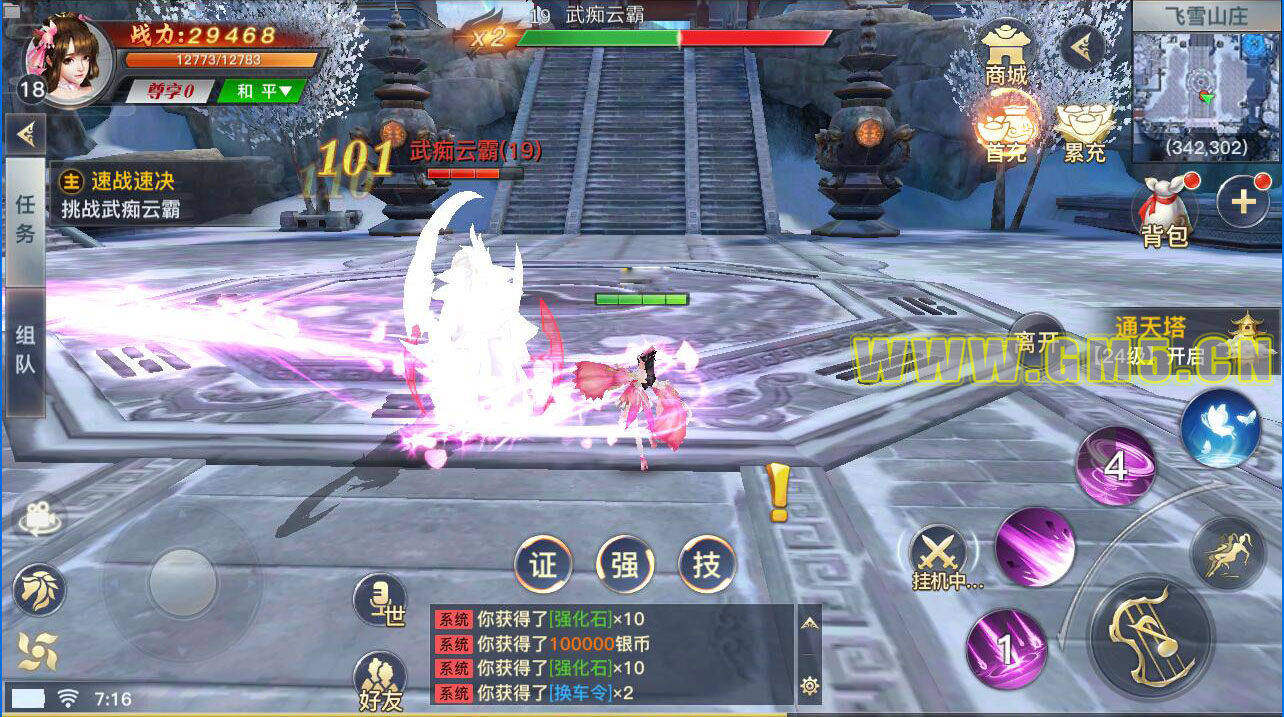The height and width of the screenshot is (717, 1284).
Task: Open the 首充 first-recharge reward
Action: pos(1006,129)
